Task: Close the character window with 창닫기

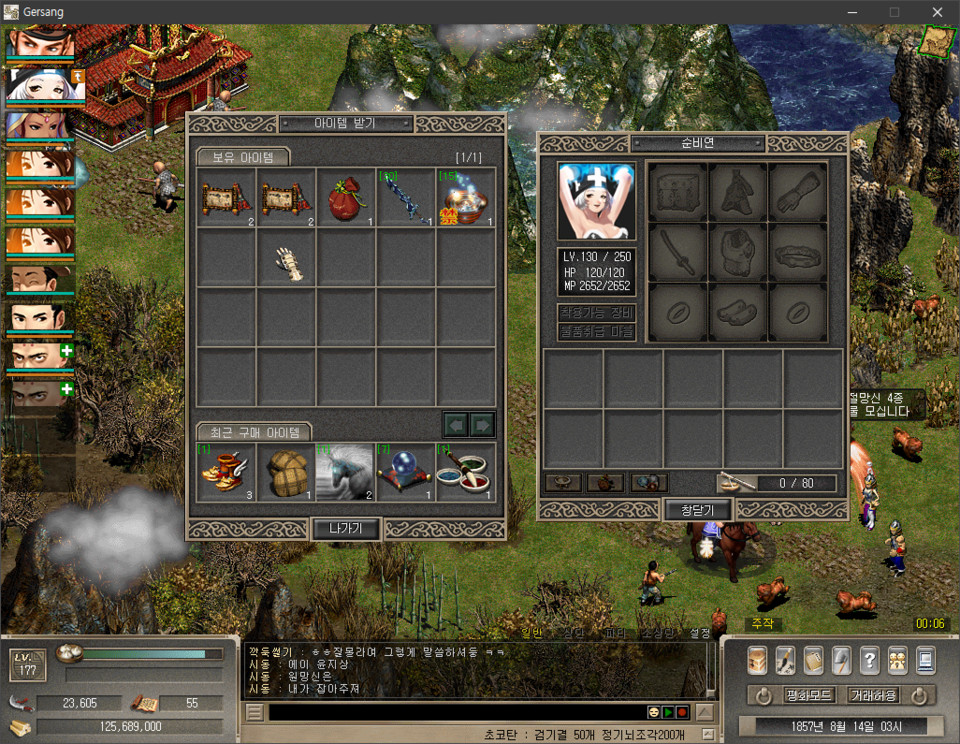Action: pyautogui.click(x=698, y=510)
